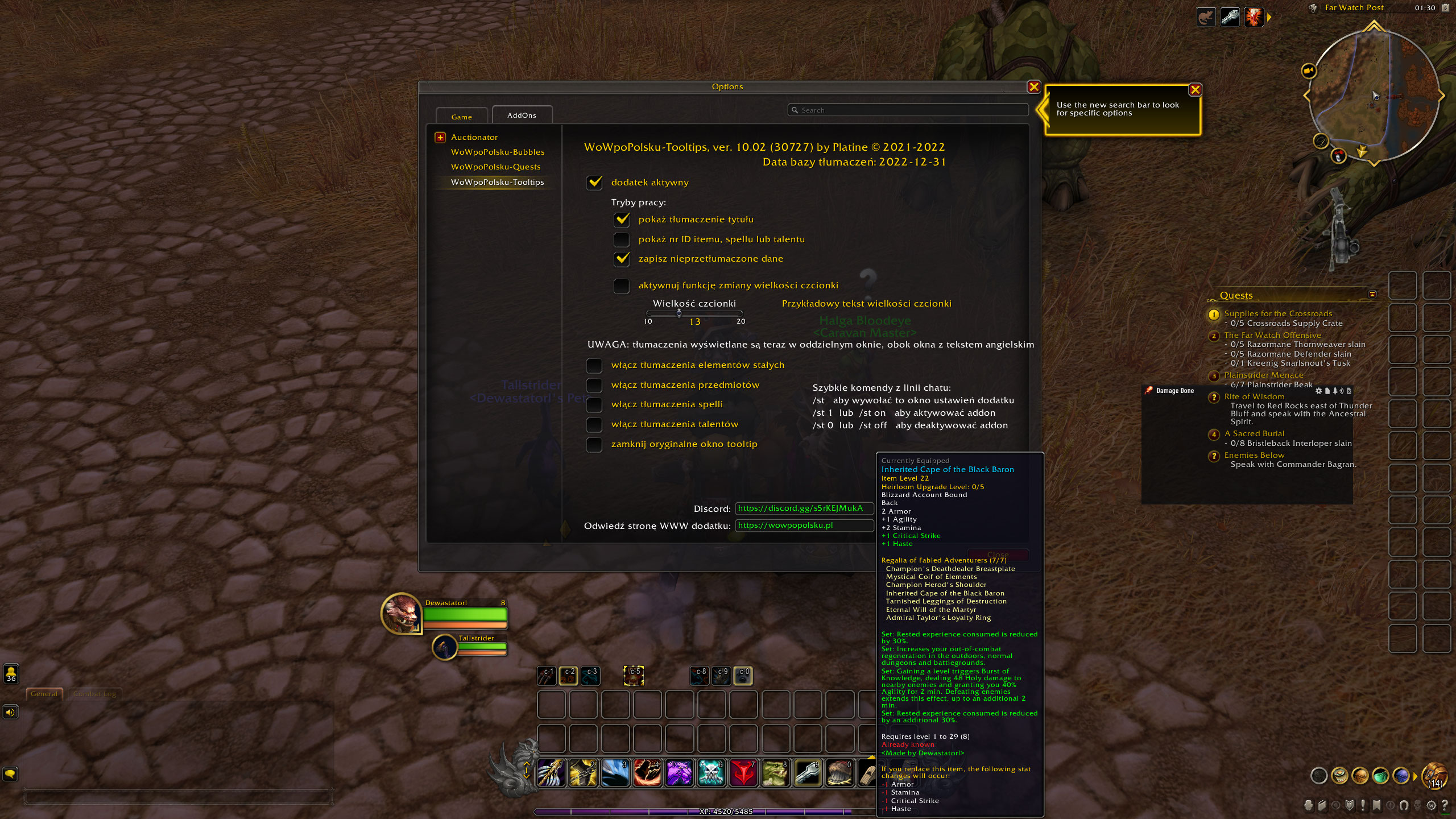The width and height of the screenshot is (1456, 819).
Task: Switch to the Game tab in Options
Action: [x=461, y=117]
